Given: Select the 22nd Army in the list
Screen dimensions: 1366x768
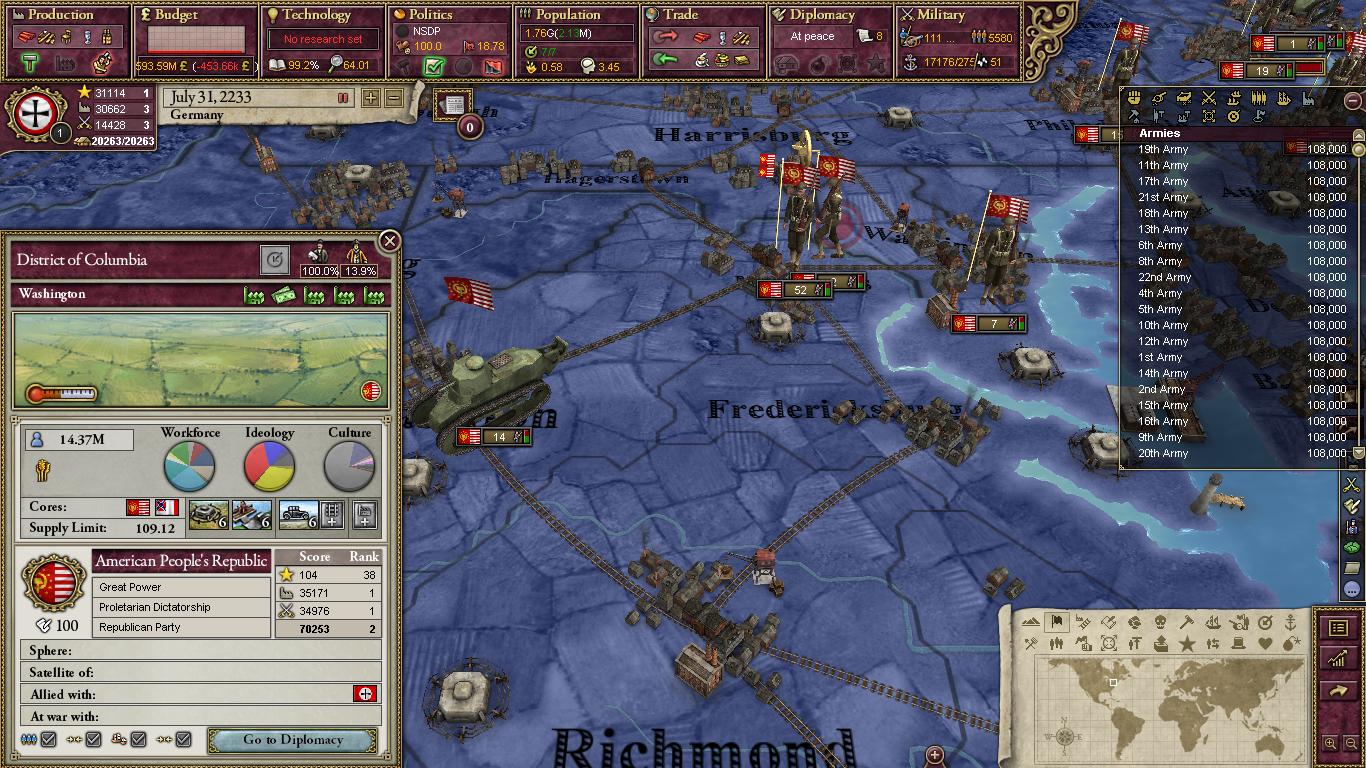Looking at the screenshot, I should pos(1165,277).
